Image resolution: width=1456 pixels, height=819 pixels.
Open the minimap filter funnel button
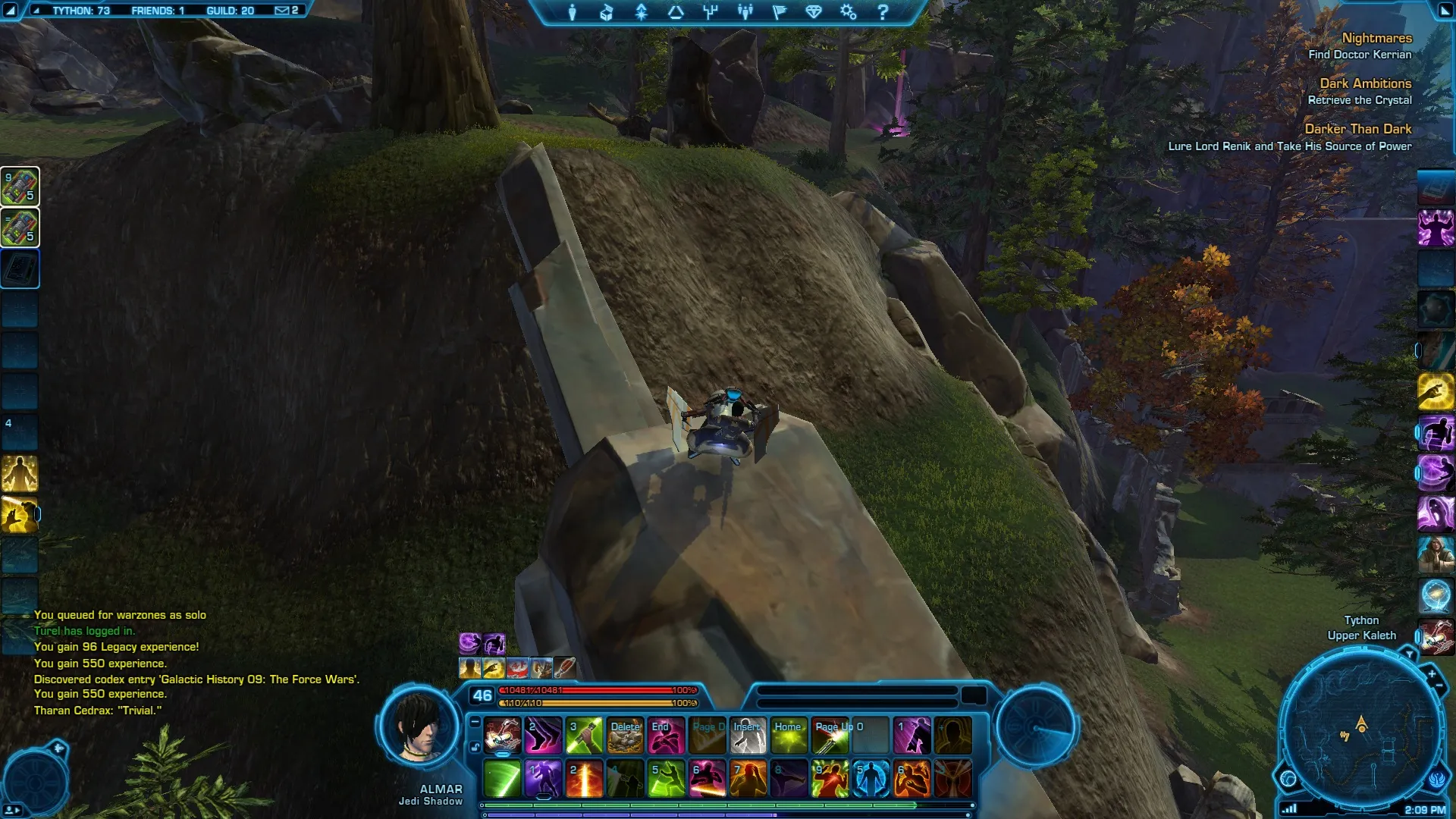click(1409, 654)
